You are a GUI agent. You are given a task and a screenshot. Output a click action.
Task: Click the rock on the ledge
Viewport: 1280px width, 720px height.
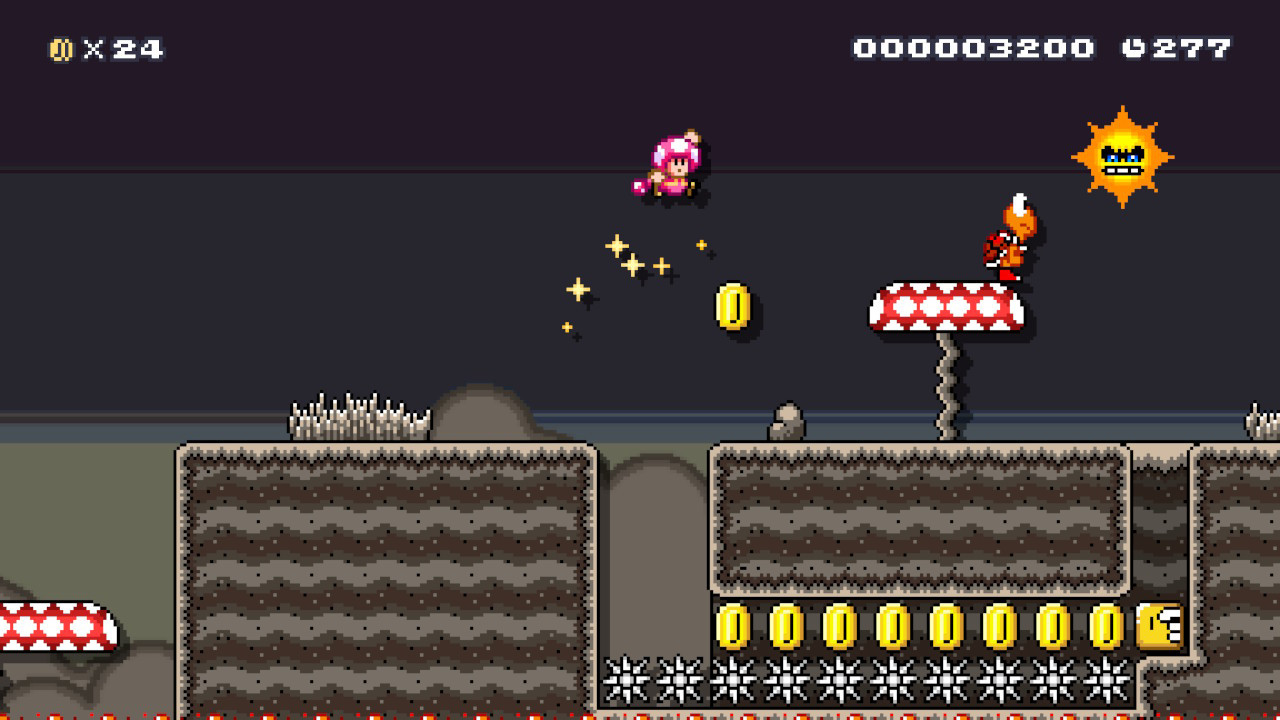coord(785,419)
